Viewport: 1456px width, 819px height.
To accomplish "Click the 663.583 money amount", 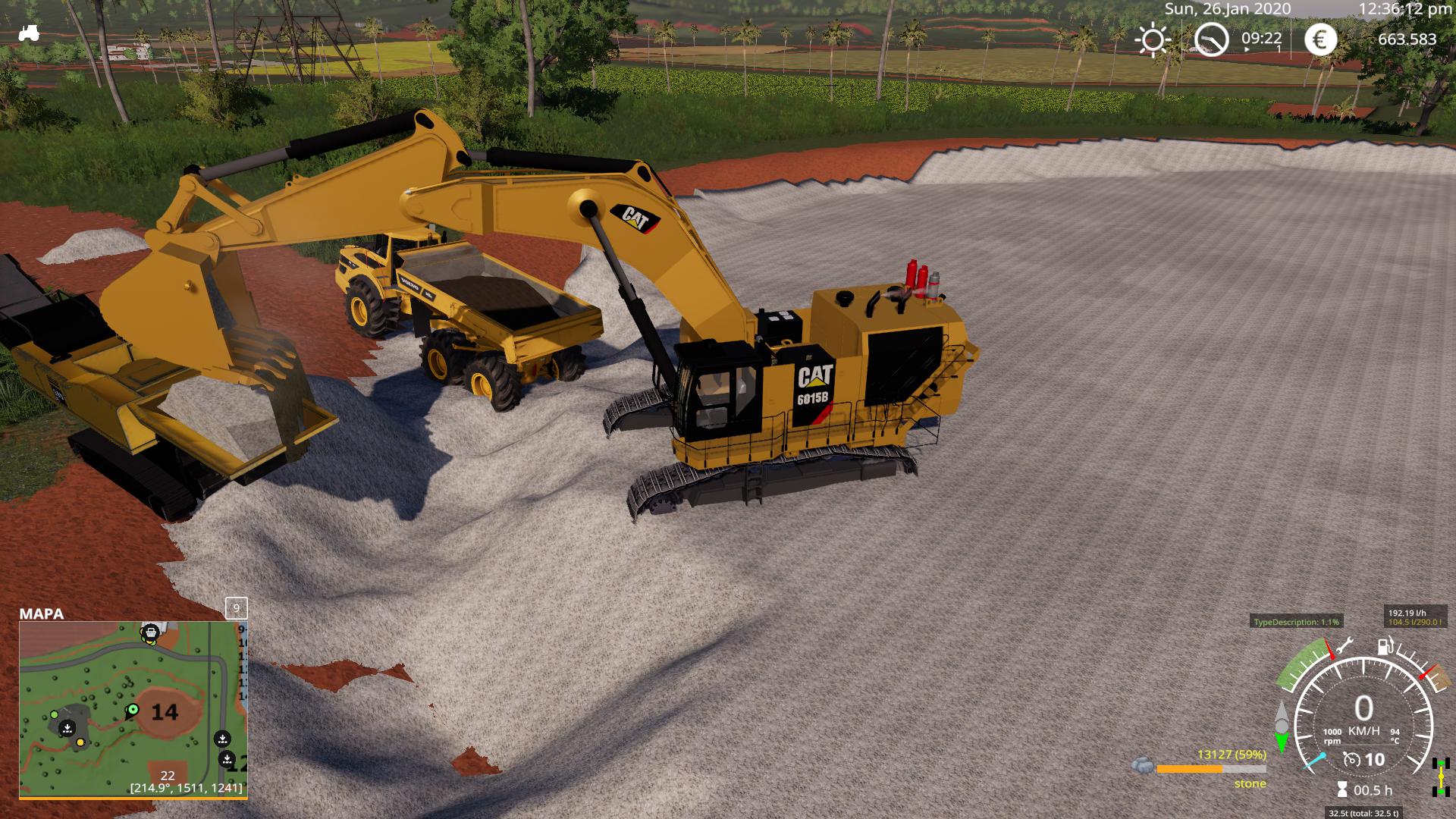I will (x=1407, y=39).
